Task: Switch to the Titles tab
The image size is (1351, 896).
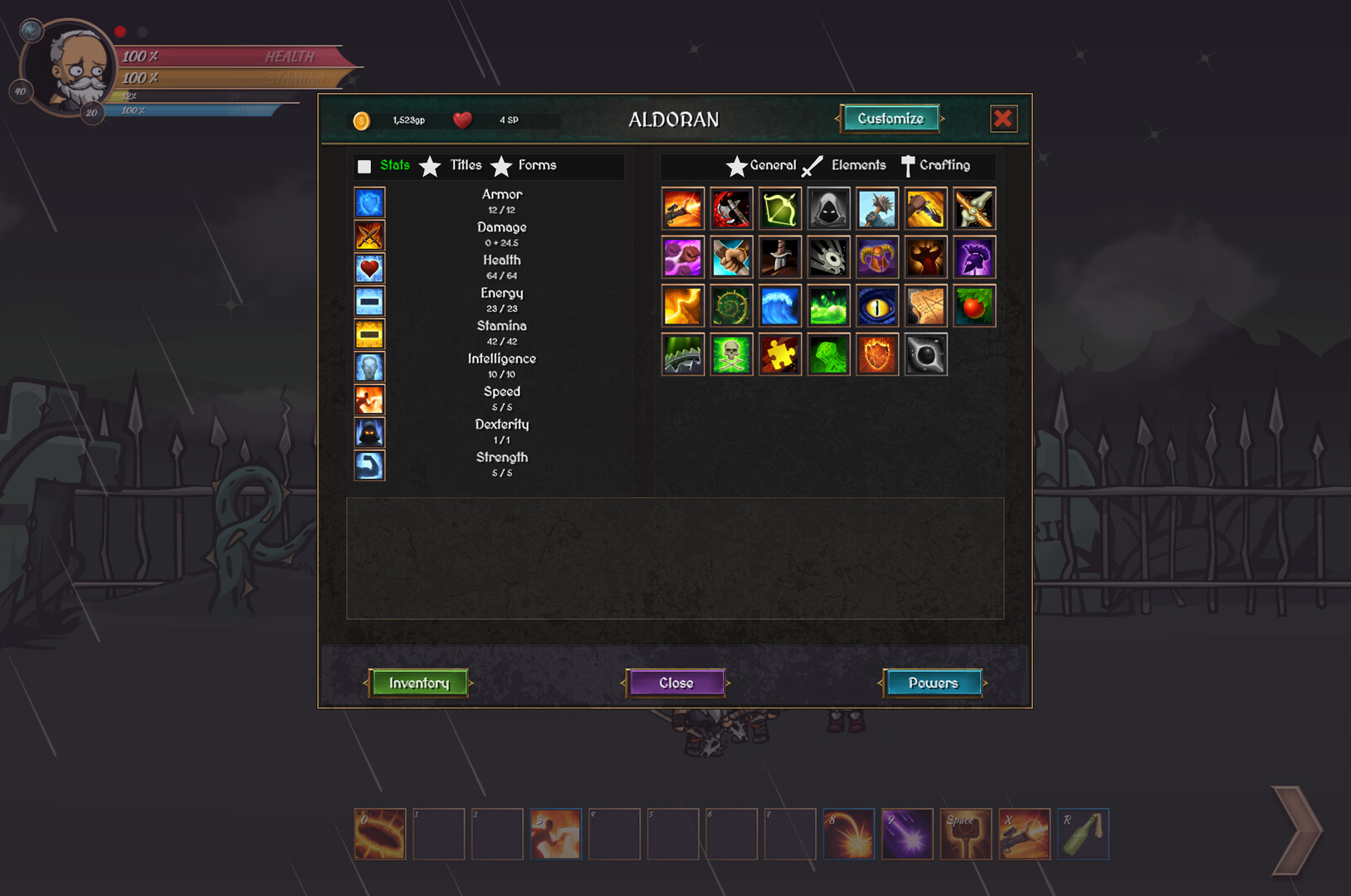Action: pyautogui.click(x=465, y=165)
